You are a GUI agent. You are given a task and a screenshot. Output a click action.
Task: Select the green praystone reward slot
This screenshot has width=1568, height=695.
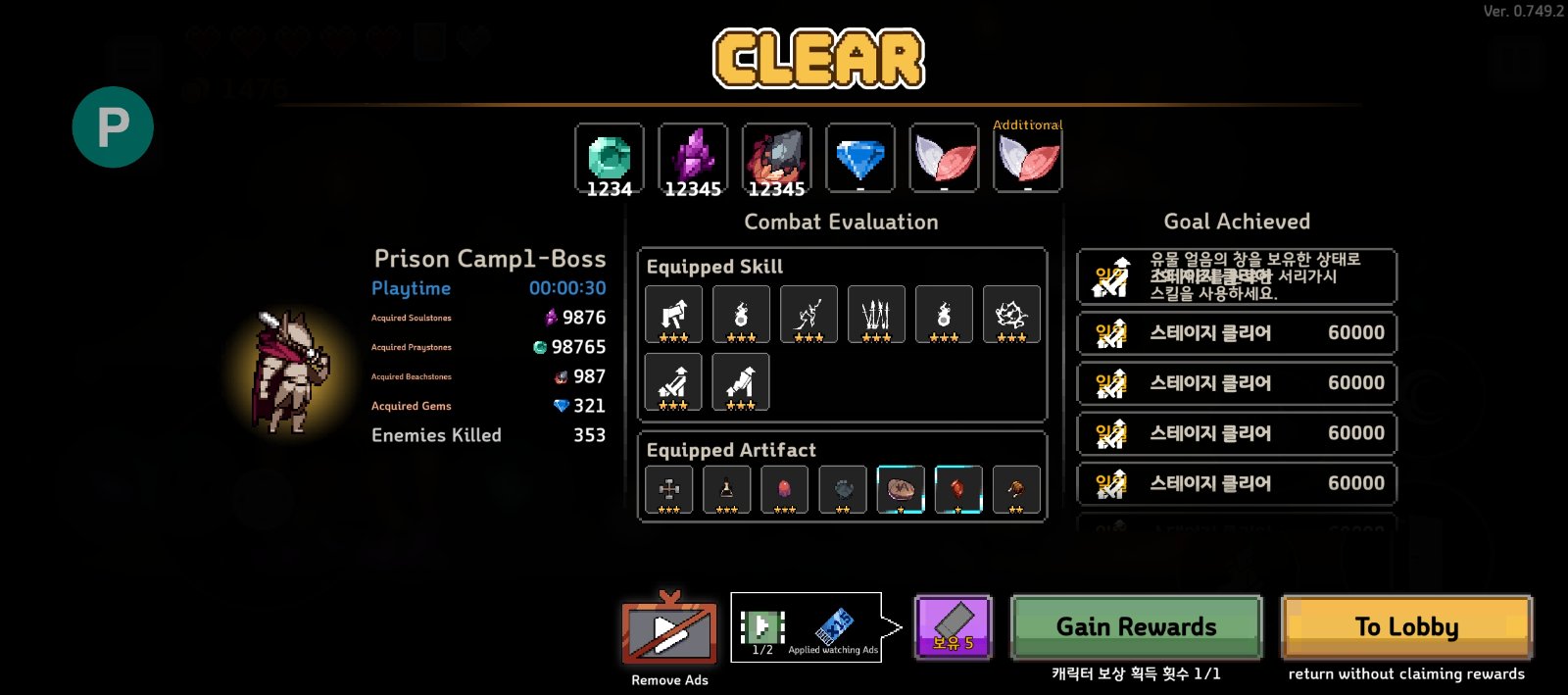point(609,158)
